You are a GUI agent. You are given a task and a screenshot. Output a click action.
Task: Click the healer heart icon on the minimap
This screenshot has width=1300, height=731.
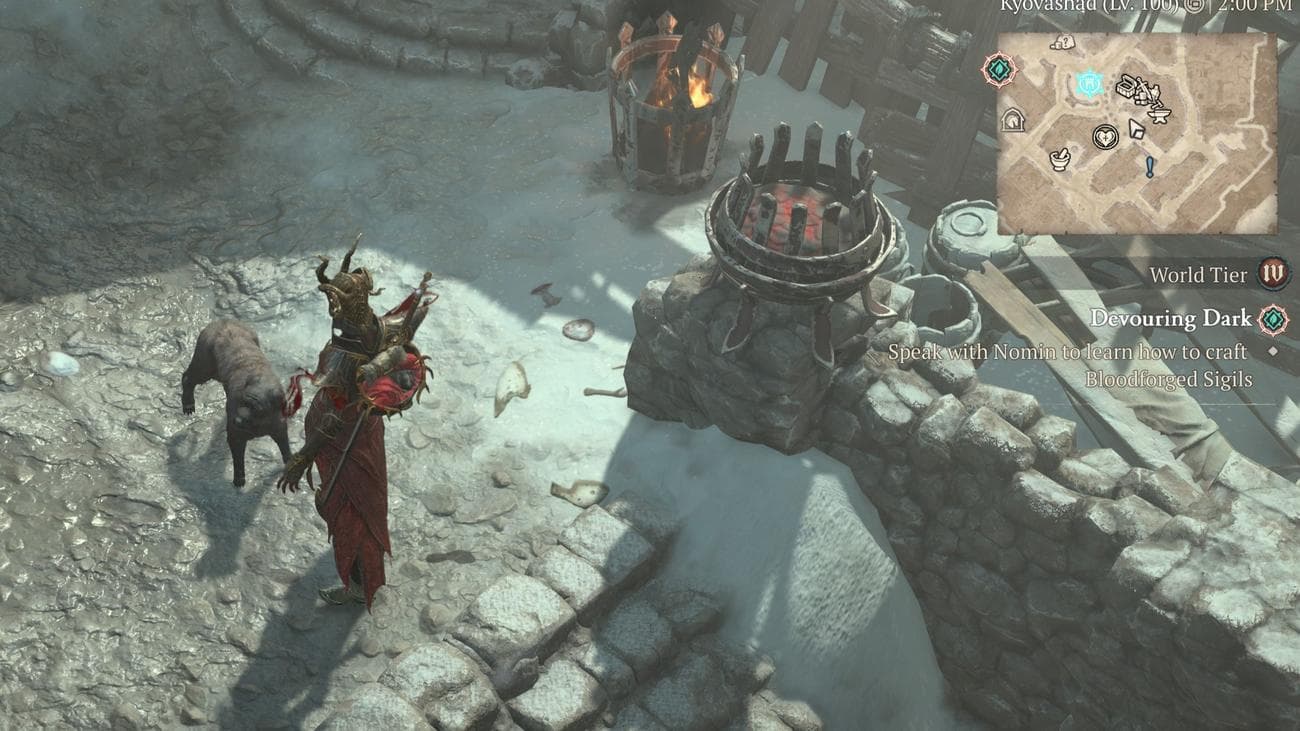(1105, 135)
